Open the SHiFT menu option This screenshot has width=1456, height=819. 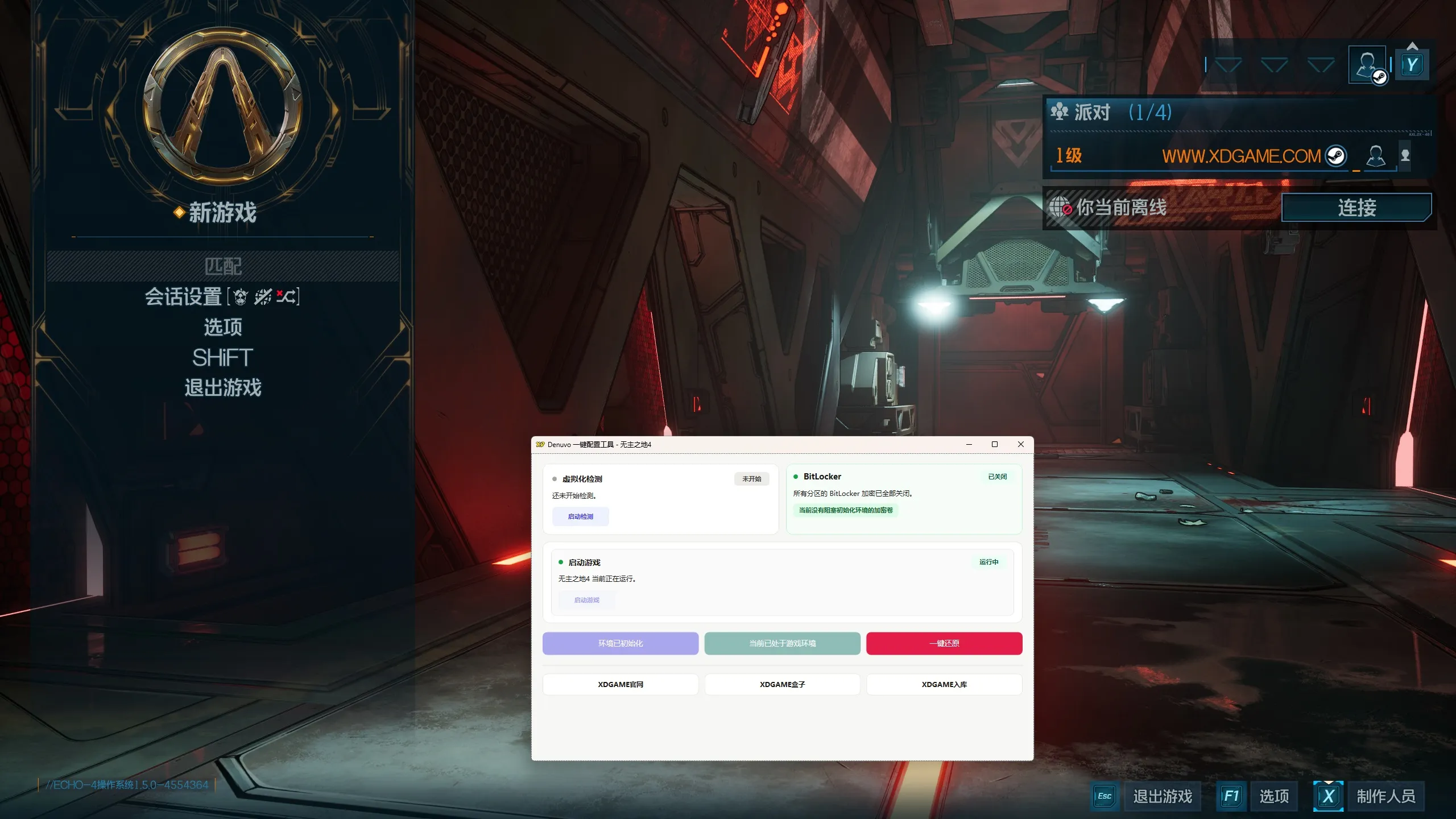click(222, 358)
